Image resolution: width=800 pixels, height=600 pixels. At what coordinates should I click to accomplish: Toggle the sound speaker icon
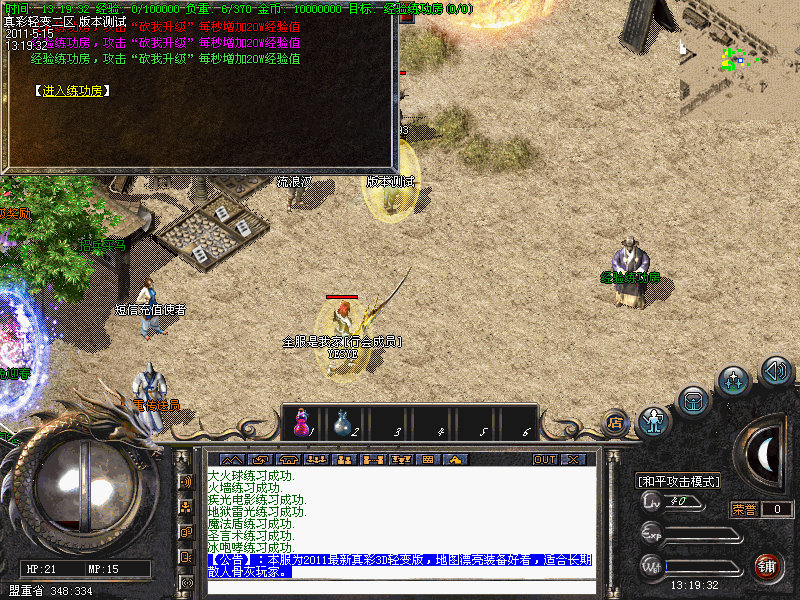coord(776,371)
